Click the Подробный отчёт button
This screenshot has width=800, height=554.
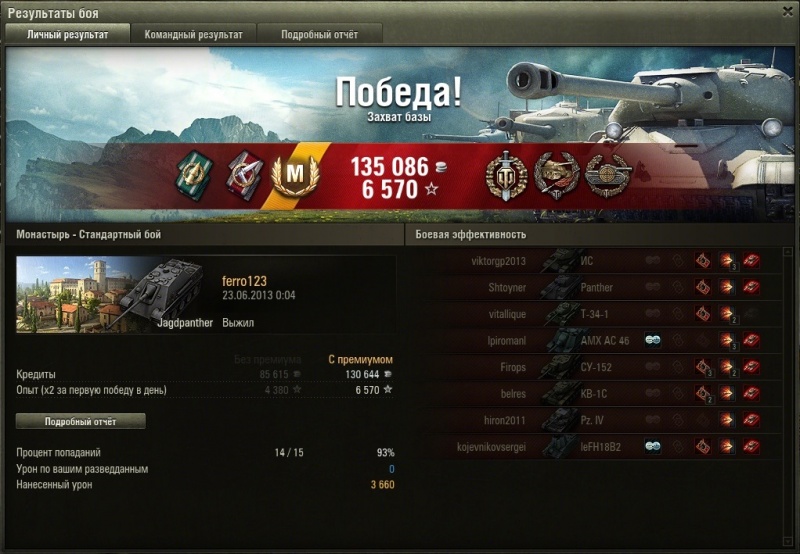pos(81,421)
